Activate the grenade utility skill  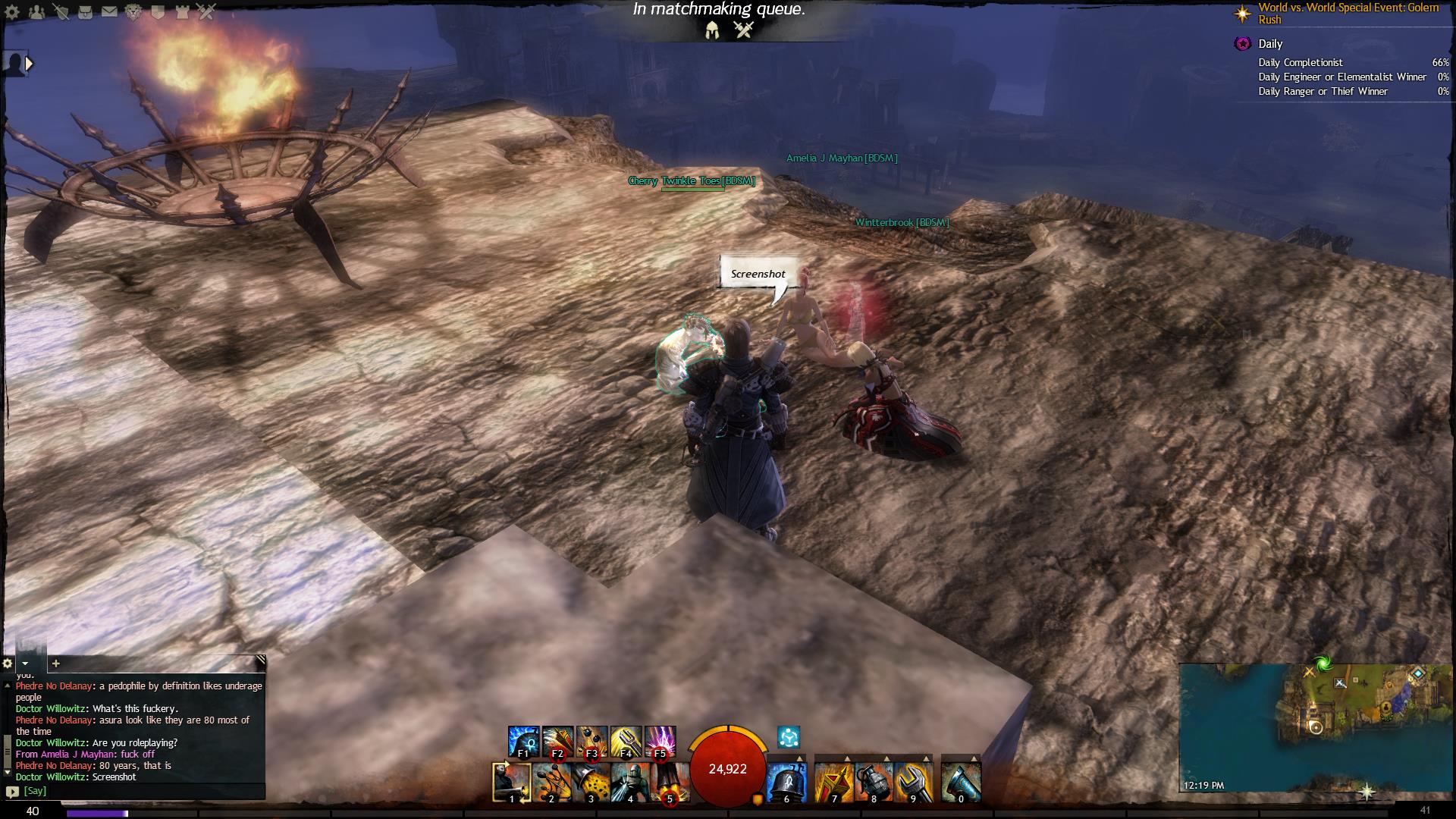point(873,782)
